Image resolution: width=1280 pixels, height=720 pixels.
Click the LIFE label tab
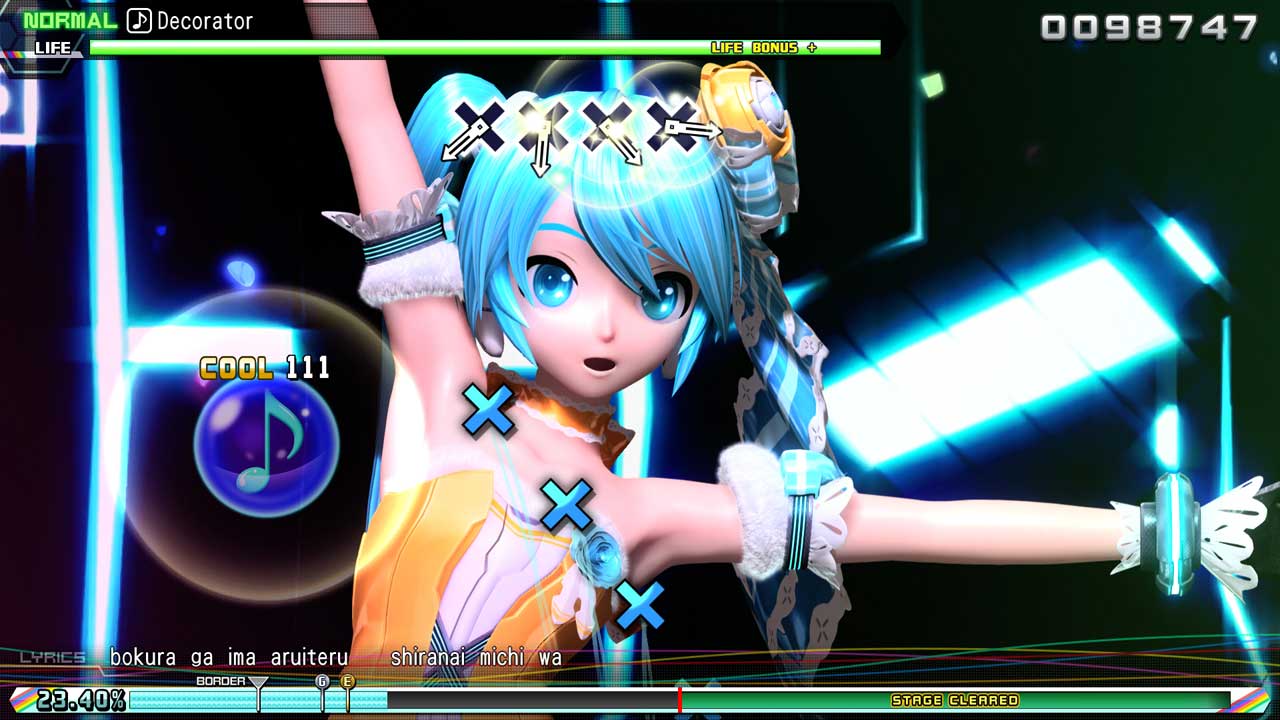point(53,47)
